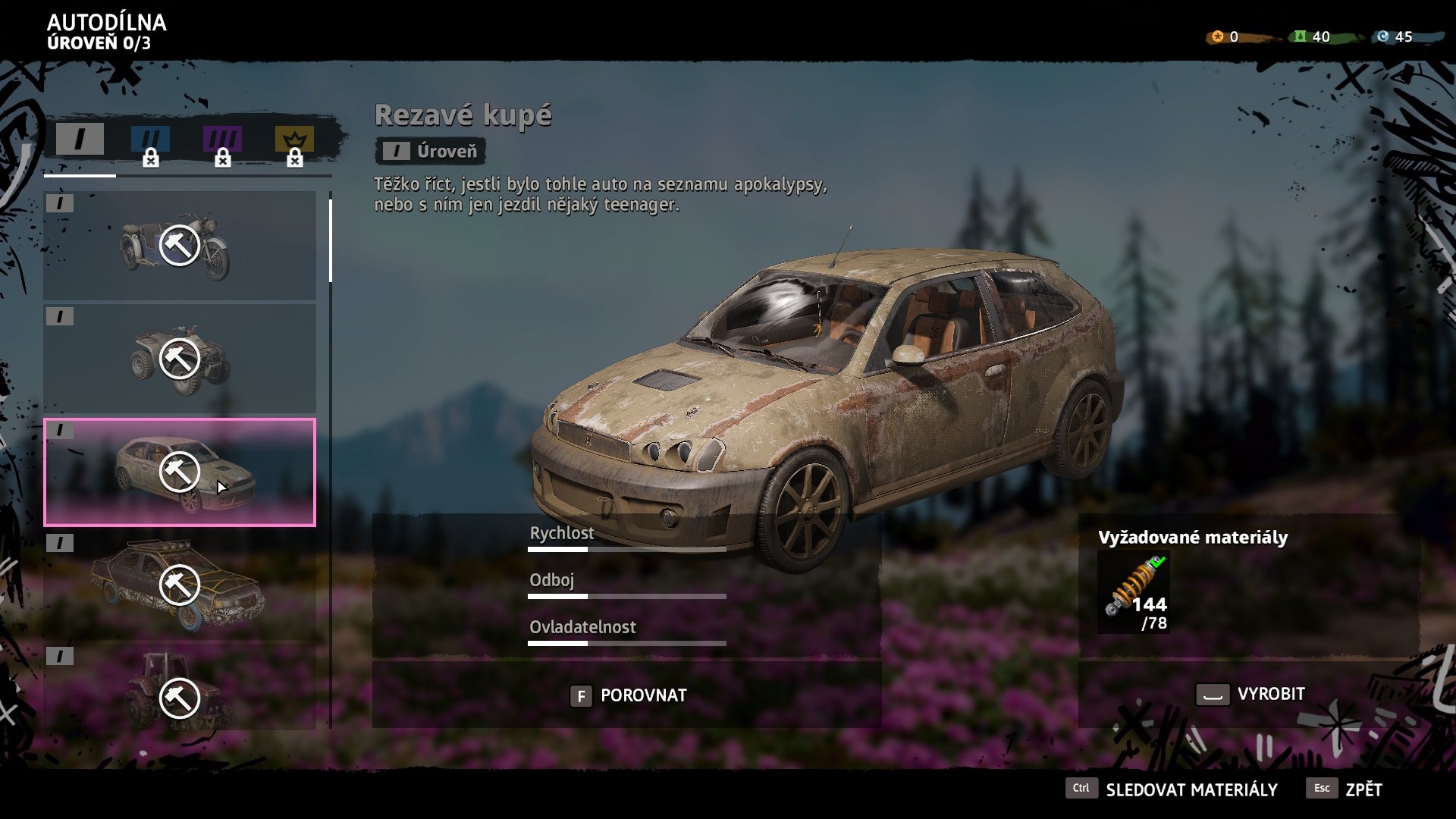This screenshot has height=819, width=1456.
Task: Click the Vyrobit craft button
Action: pyautogui.click(x=1250, y=694)
